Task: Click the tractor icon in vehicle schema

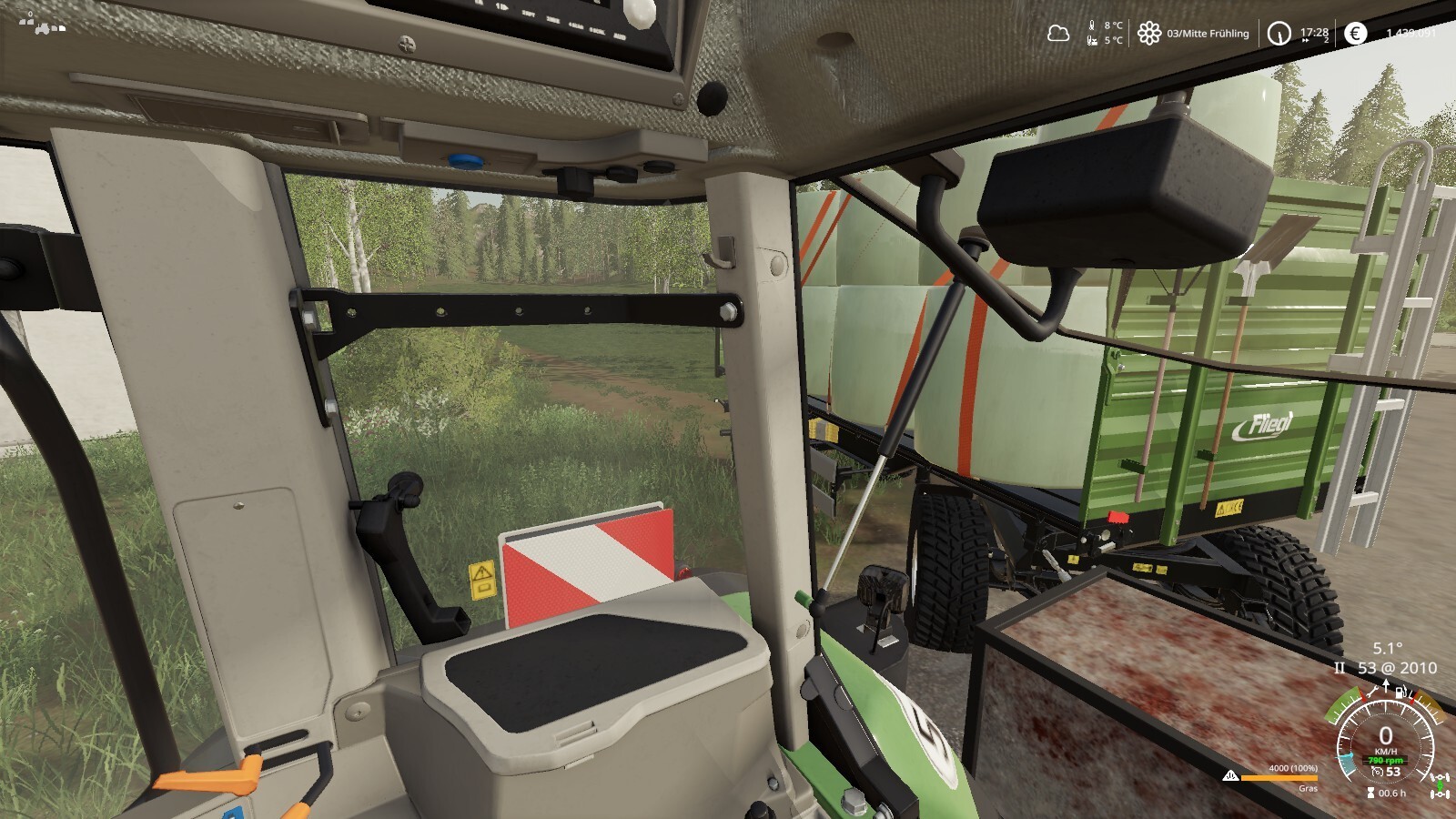Action: pyautogui.click(x=44, y=27)
